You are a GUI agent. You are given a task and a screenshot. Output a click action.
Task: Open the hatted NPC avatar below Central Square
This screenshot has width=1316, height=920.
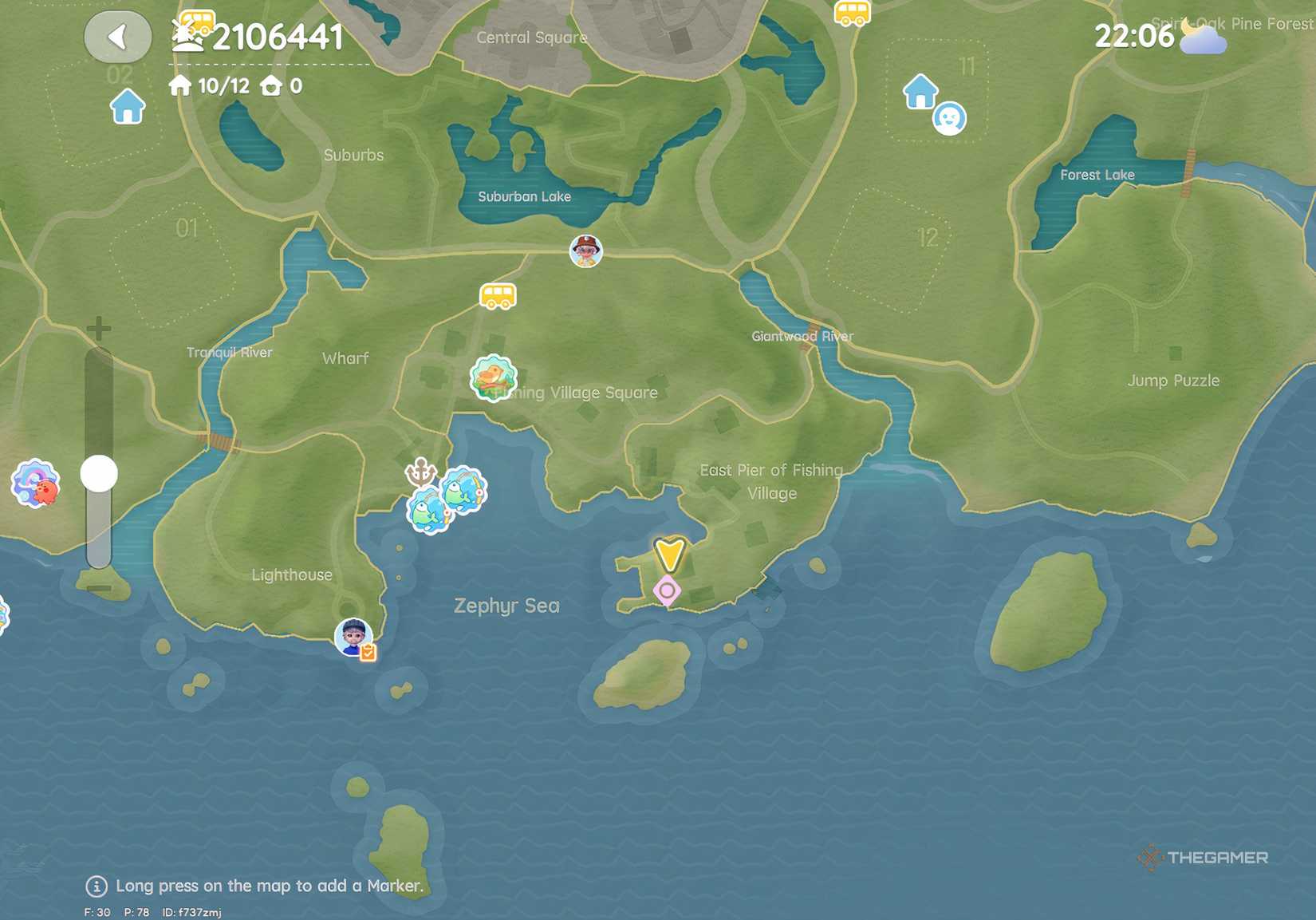[586, 251]
